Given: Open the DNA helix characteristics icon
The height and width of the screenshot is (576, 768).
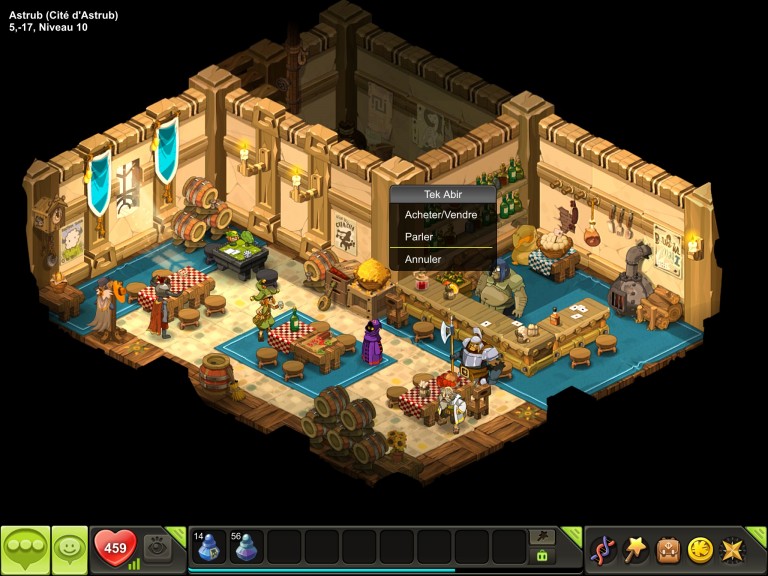Looking at the screenshot, I should tap(603, 550).
